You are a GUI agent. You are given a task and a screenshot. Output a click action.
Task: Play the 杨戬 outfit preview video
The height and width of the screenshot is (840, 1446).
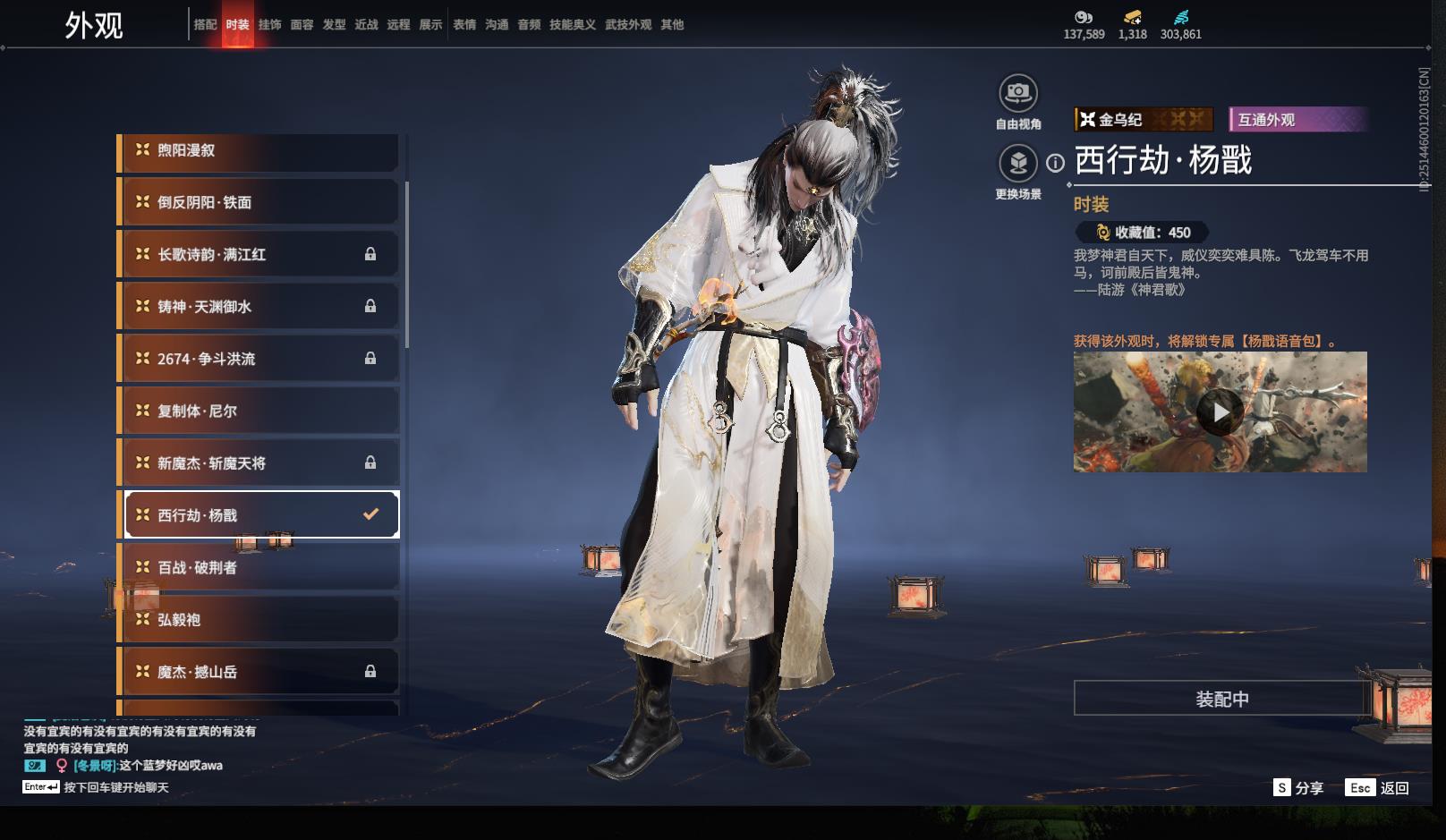(1221, 412)
